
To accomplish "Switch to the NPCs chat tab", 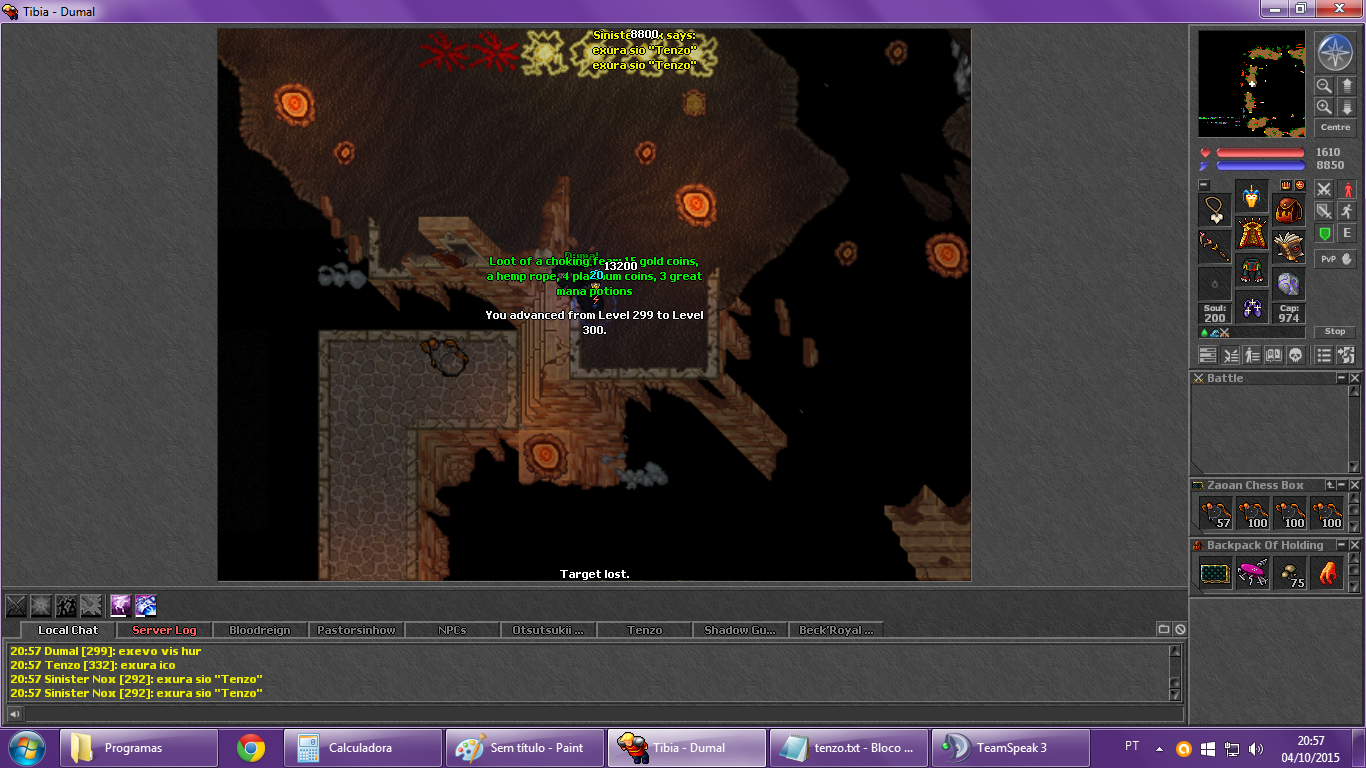I will (x=452, y=630).
